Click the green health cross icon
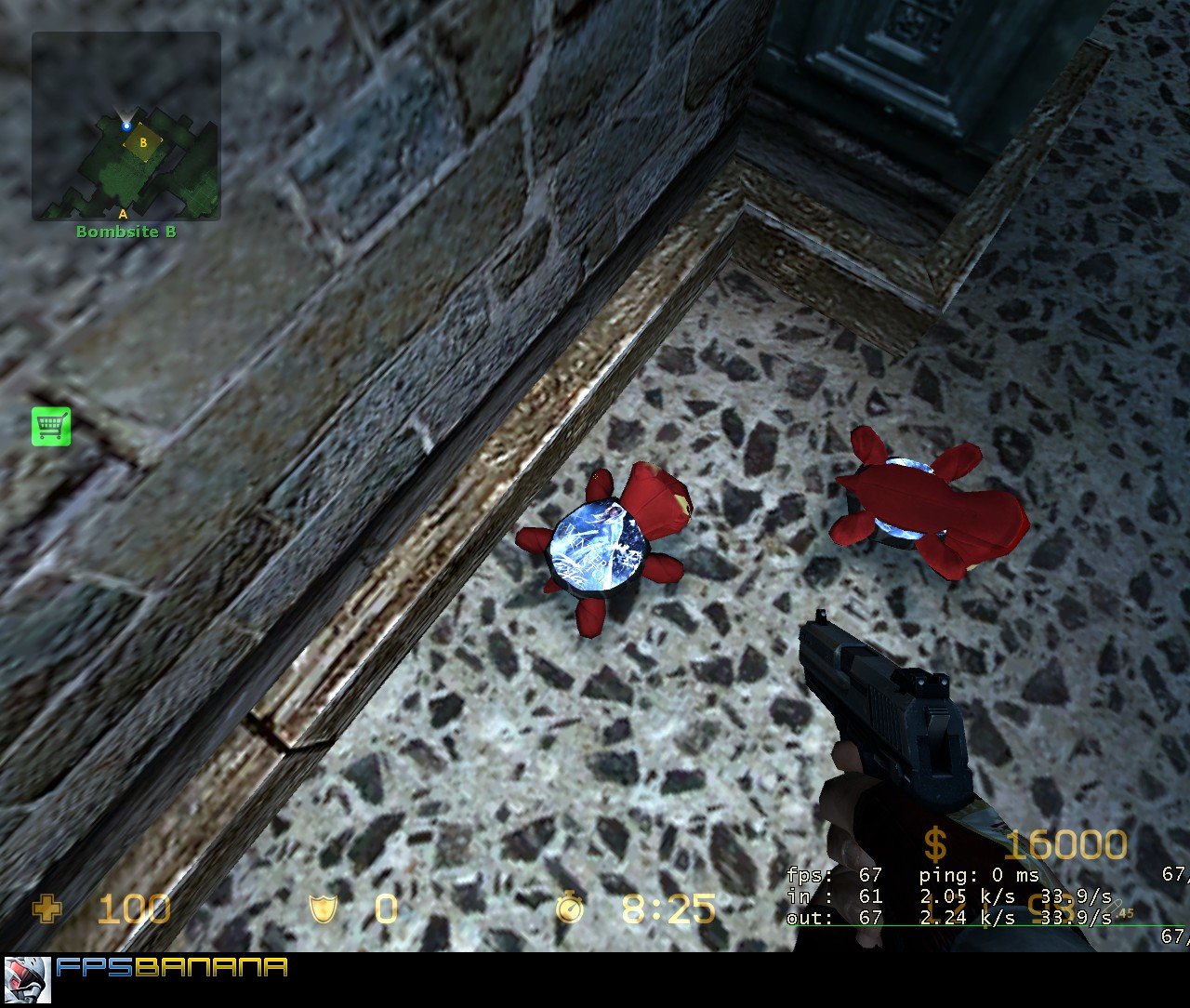1190x1008 pixels. click(x=46, y=907)
